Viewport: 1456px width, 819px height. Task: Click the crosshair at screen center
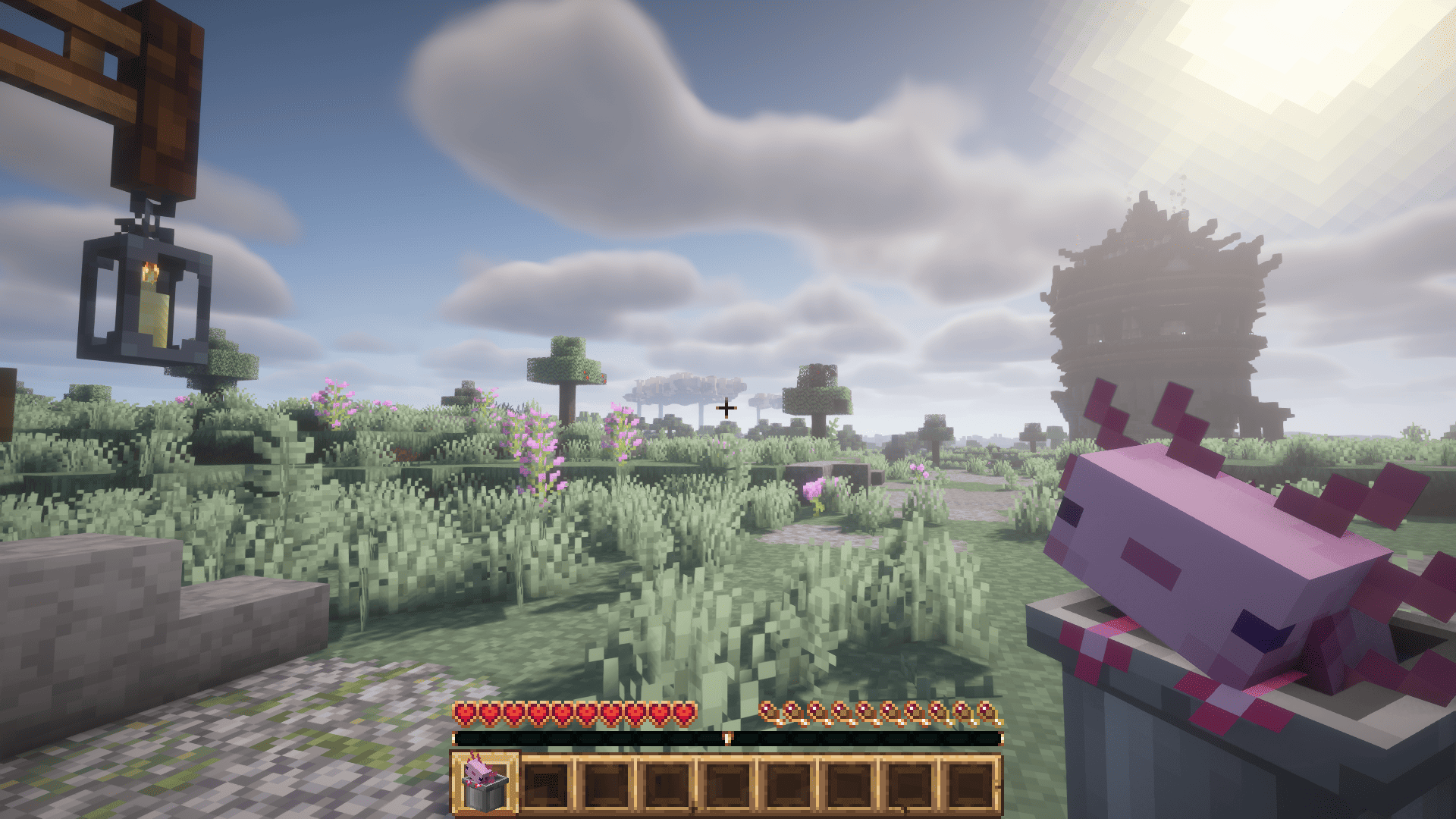[x=726, y=408]
